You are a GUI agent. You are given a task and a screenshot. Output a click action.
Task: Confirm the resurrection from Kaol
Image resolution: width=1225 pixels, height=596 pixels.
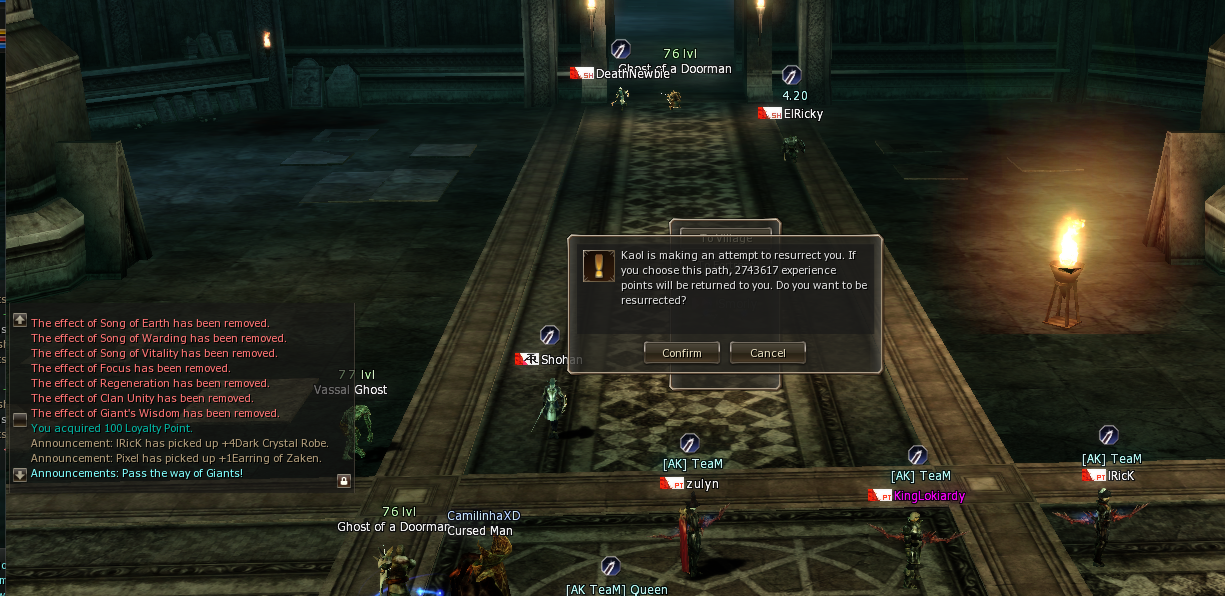(682, 353)
